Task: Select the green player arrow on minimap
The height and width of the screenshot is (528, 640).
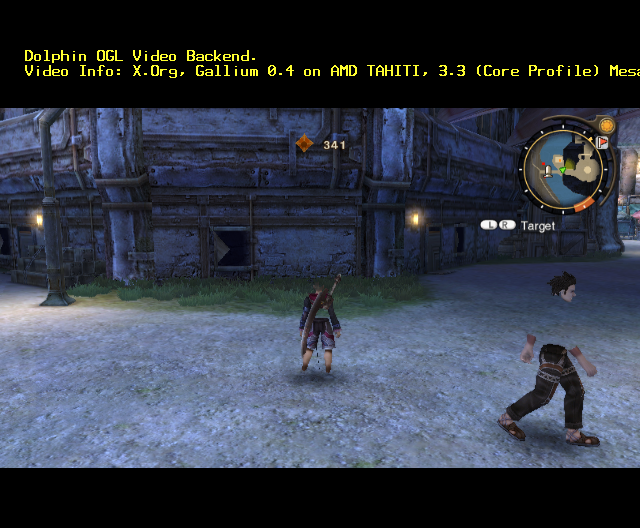Action: (563, 170)
